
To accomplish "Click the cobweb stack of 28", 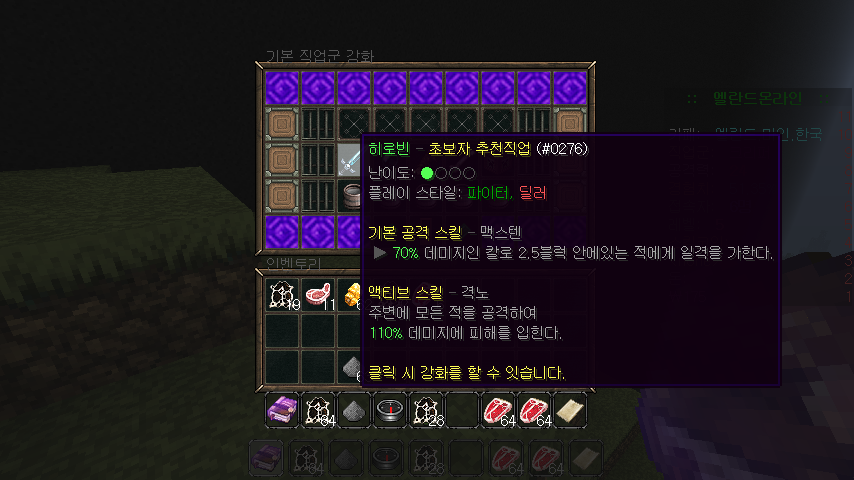I will tap(426, 410).
